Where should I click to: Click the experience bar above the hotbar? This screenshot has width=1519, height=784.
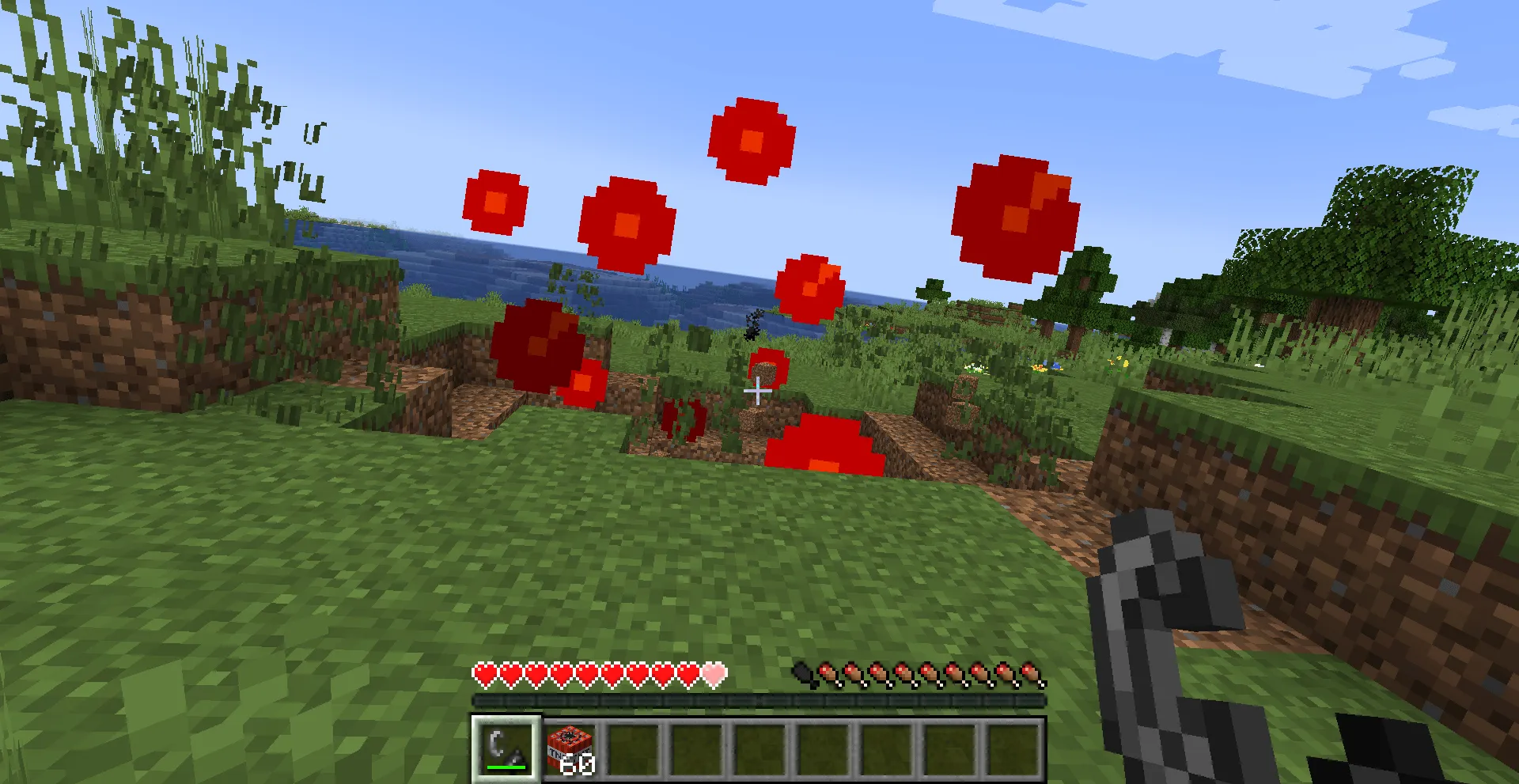tap(758, 702)
